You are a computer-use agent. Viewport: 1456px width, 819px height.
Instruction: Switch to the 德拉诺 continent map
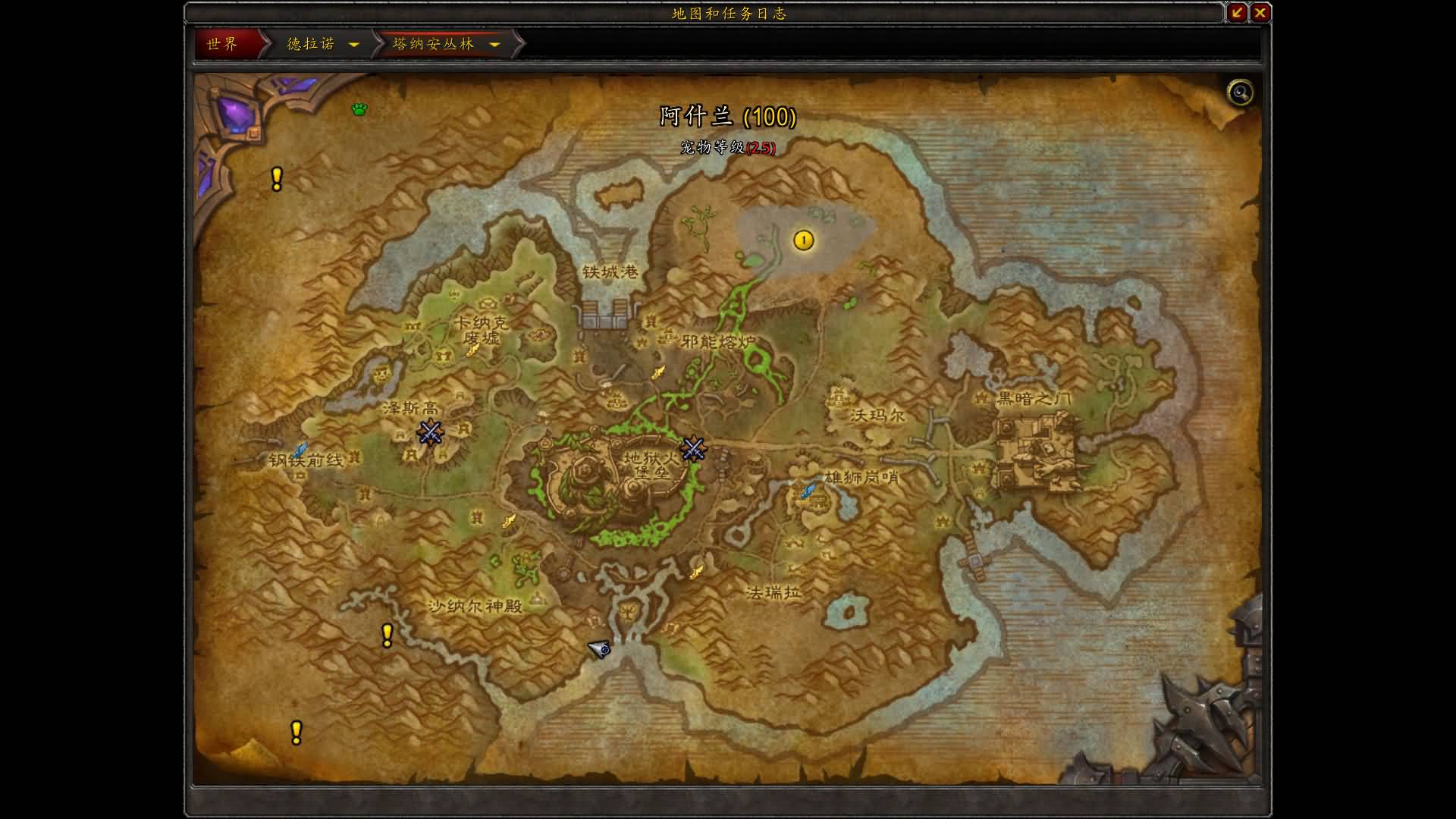[311, 44]
